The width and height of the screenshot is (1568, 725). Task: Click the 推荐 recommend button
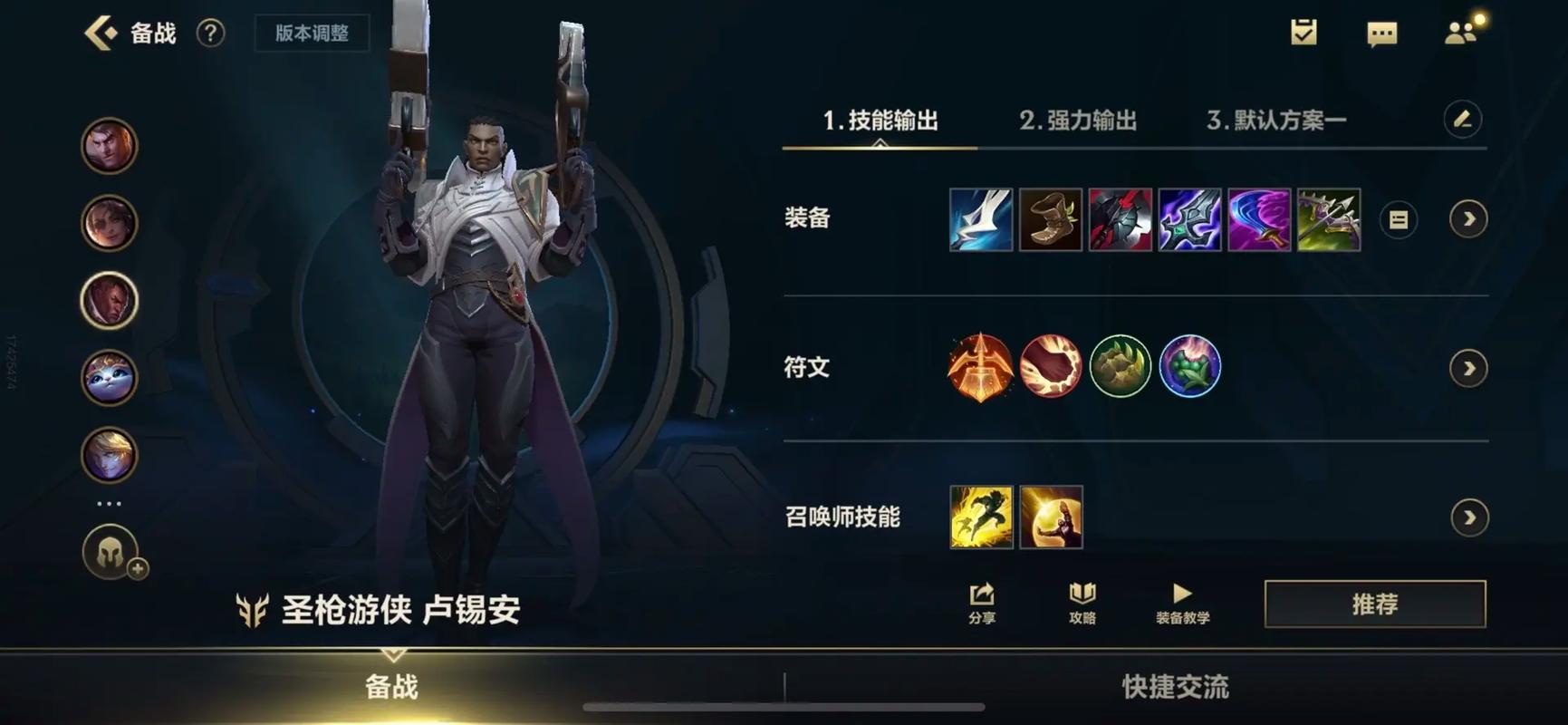[1375, 603]
